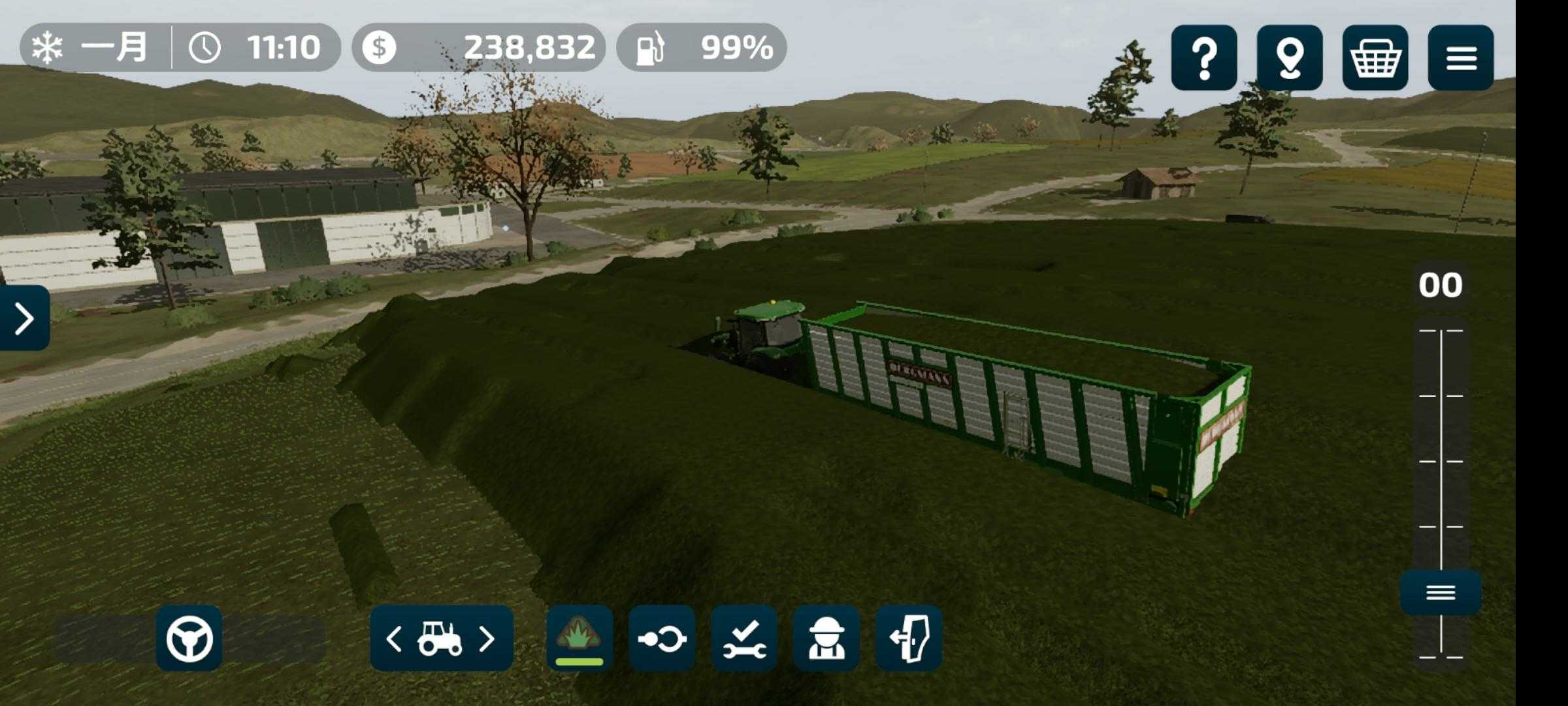Open the shop basket button
Image resolution: width=1568 pixels, height=706 pixels.
(1375, 58)
